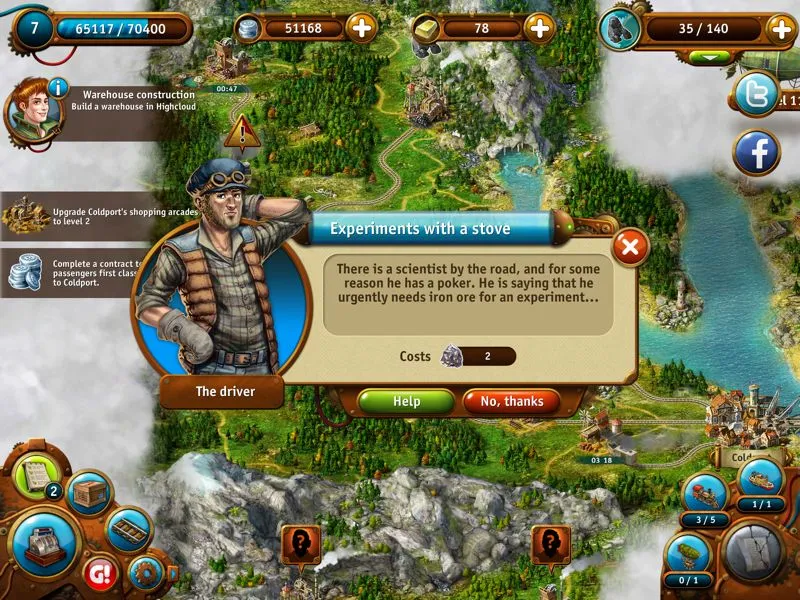Image resolution: width=800 pixels, height=600 pixels.
Task: Click the red G! icon
Action: pos(101,573)
